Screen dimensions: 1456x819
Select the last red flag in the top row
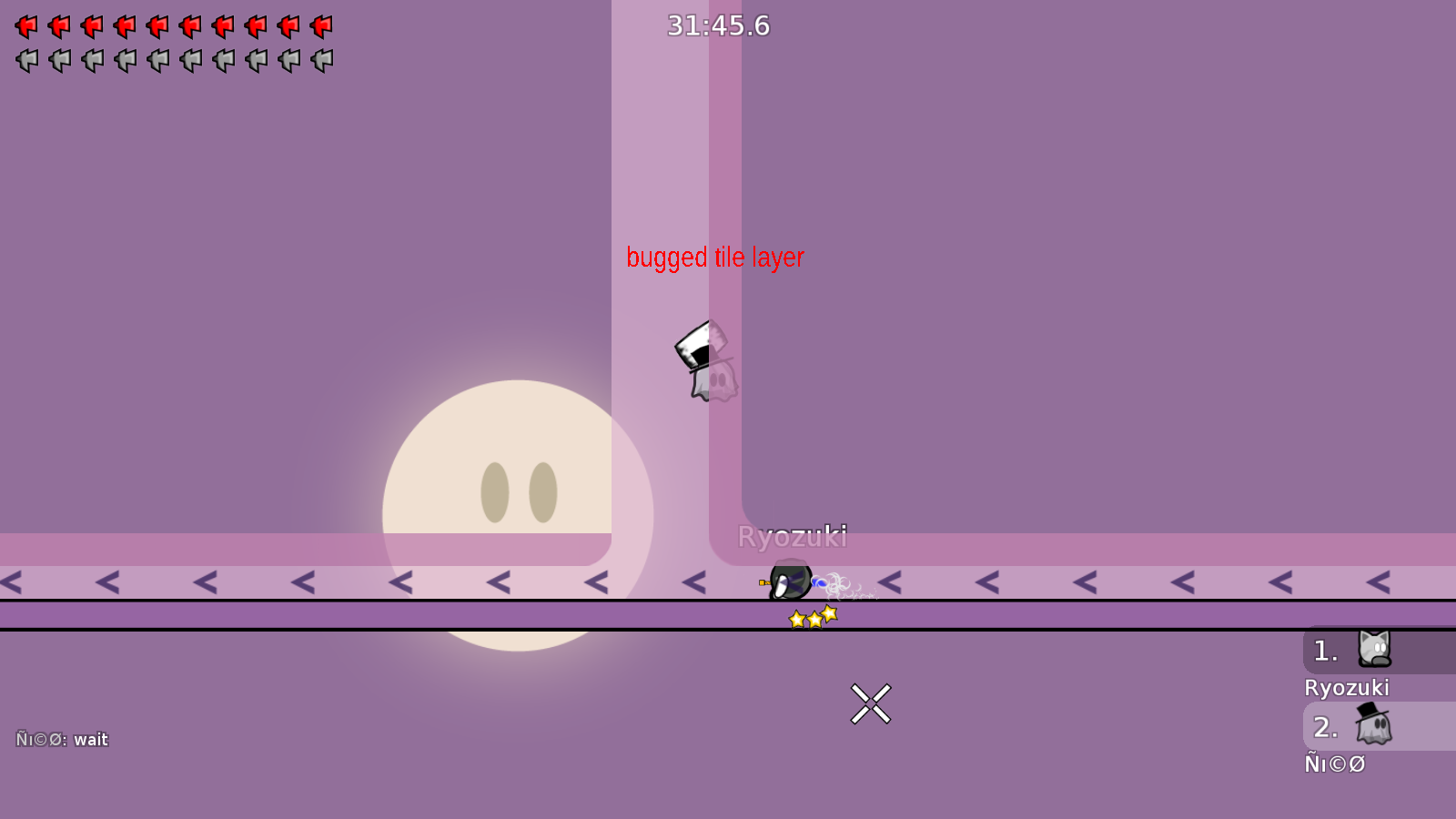click(x=322, y=25)
